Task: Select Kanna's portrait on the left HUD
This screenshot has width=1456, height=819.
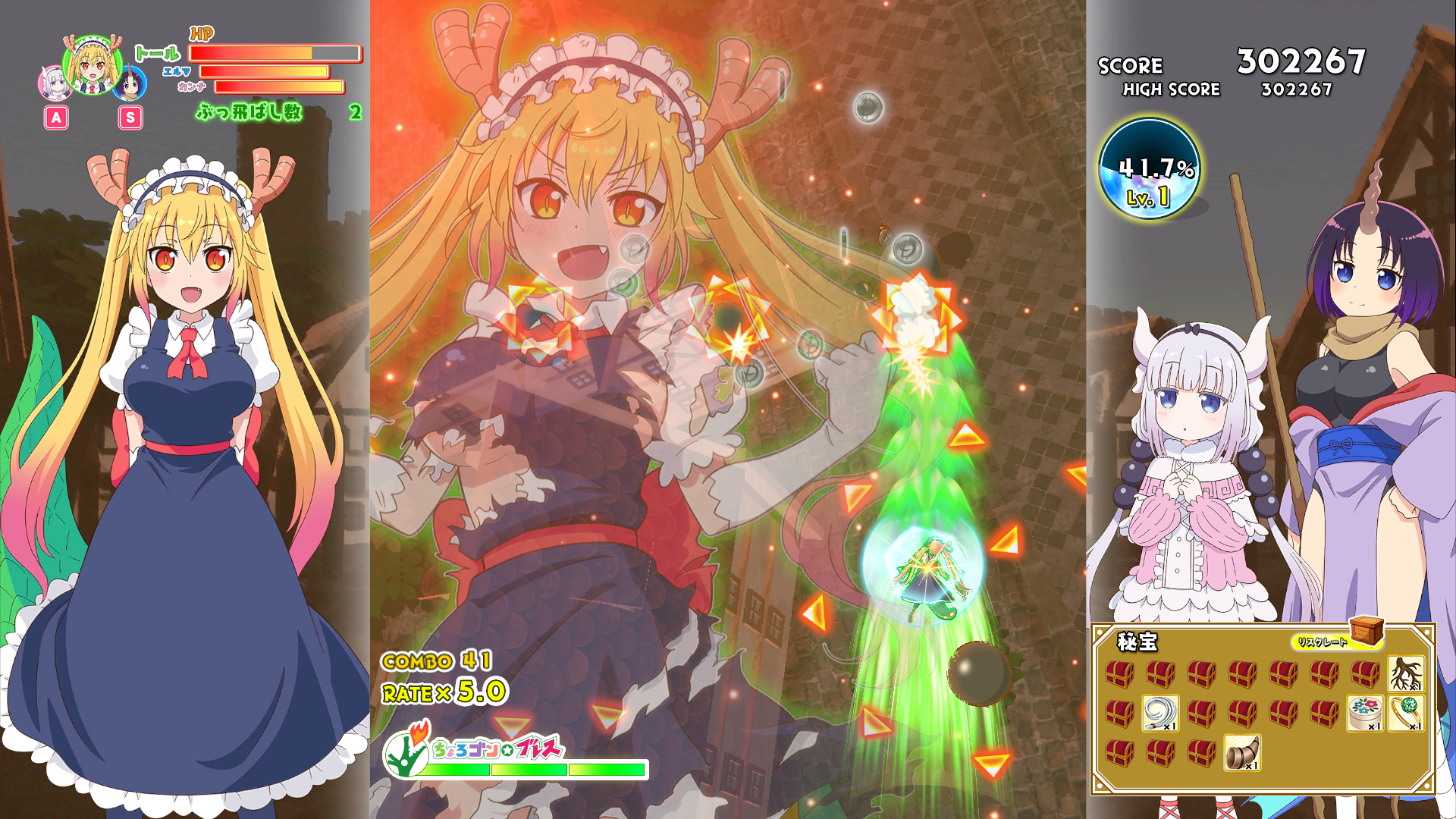Action: coord(56,83)
